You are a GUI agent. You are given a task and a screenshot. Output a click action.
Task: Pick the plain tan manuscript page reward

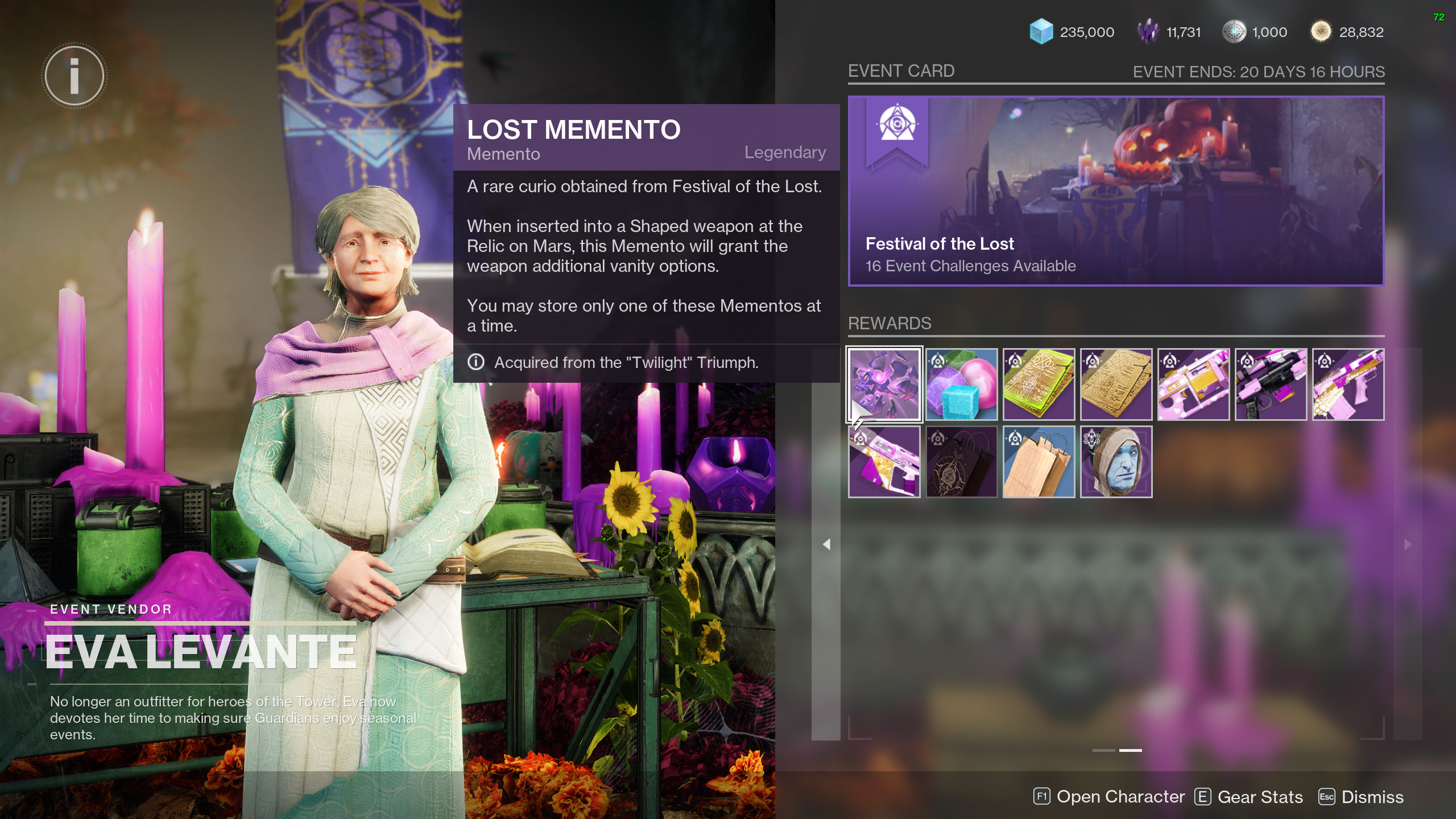tap(1116, 384)
